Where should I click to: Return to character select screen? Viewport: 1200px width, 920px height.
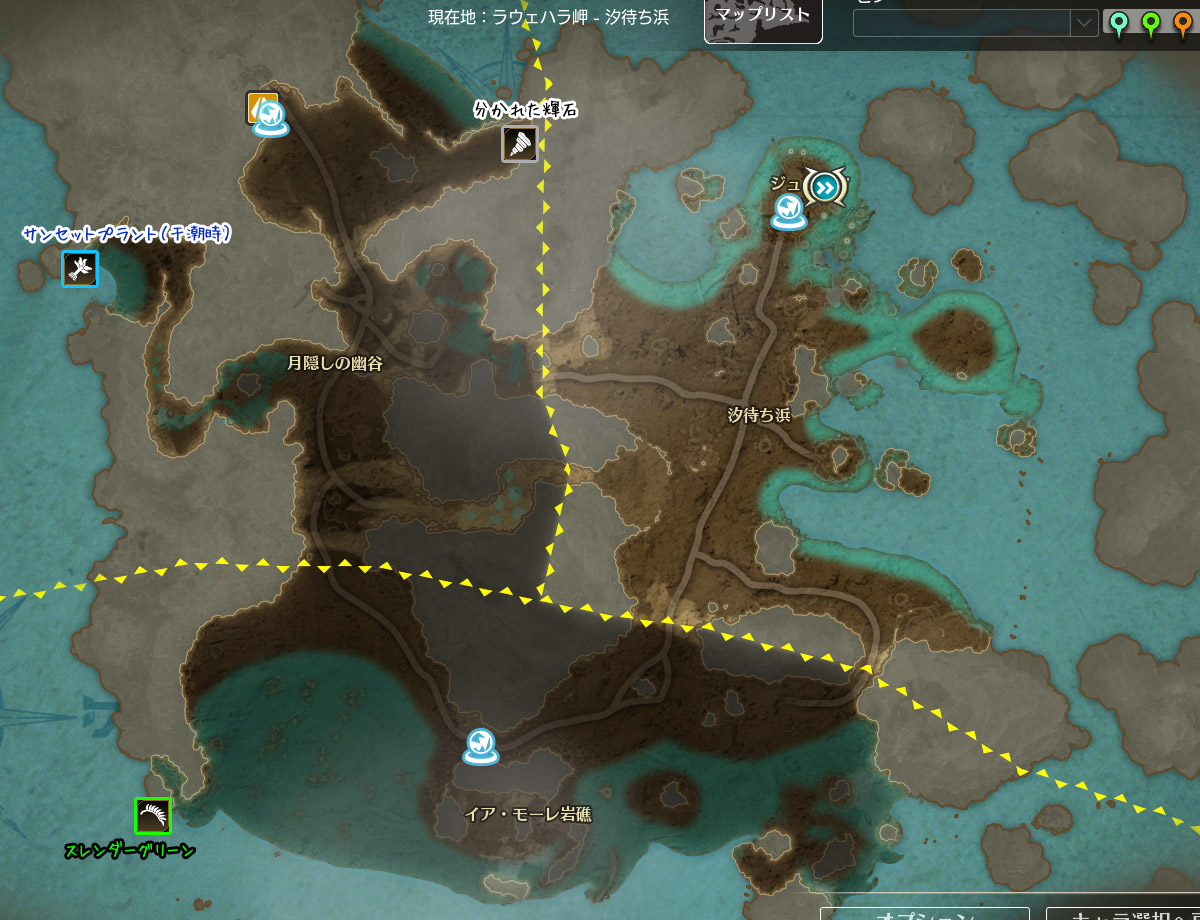(x=1122, y=912)
